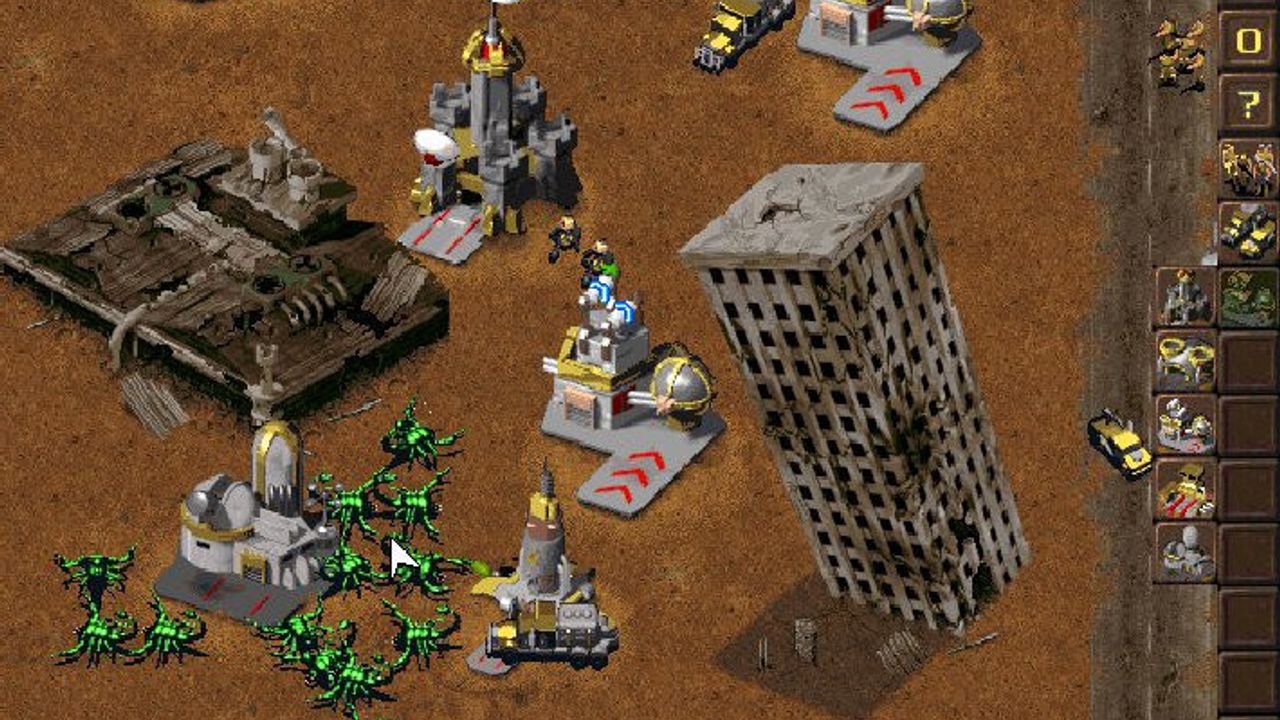Choose the grey castle tower building icon

click(x=1185, y=297)
